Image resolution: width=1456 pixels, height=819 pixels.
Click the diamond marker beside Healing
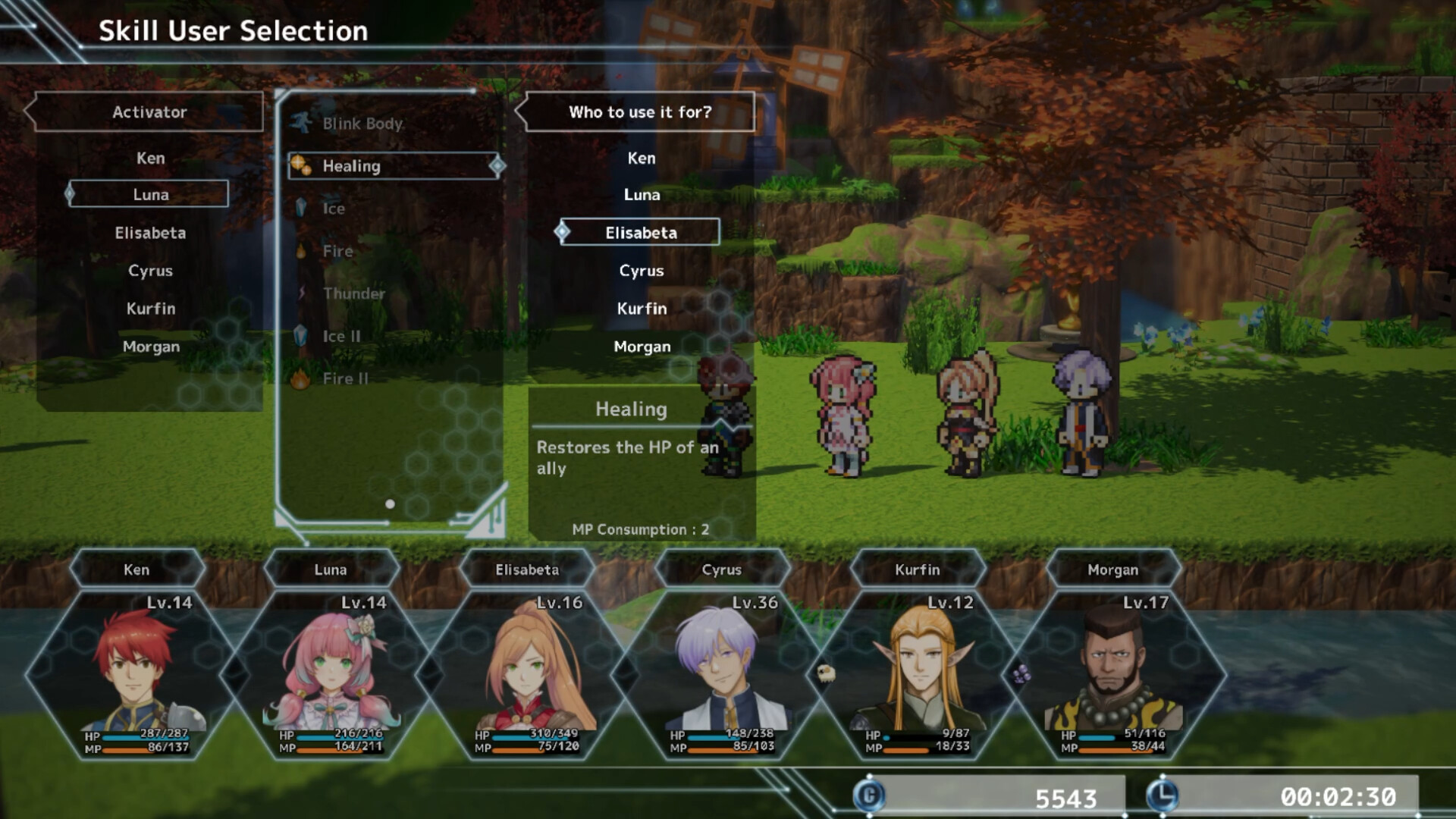point(497,165)
